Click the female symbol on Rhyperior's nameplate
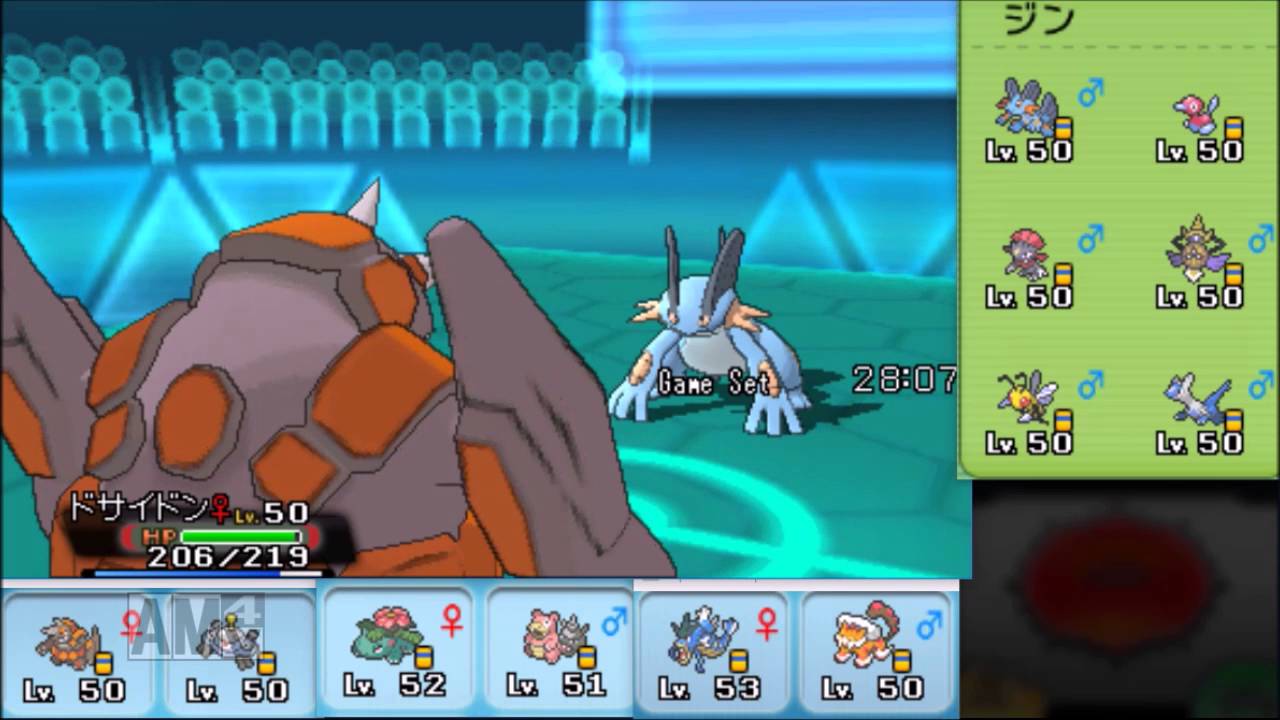Viewport: 1280px width, 720px height. click(x=219, y=512)
